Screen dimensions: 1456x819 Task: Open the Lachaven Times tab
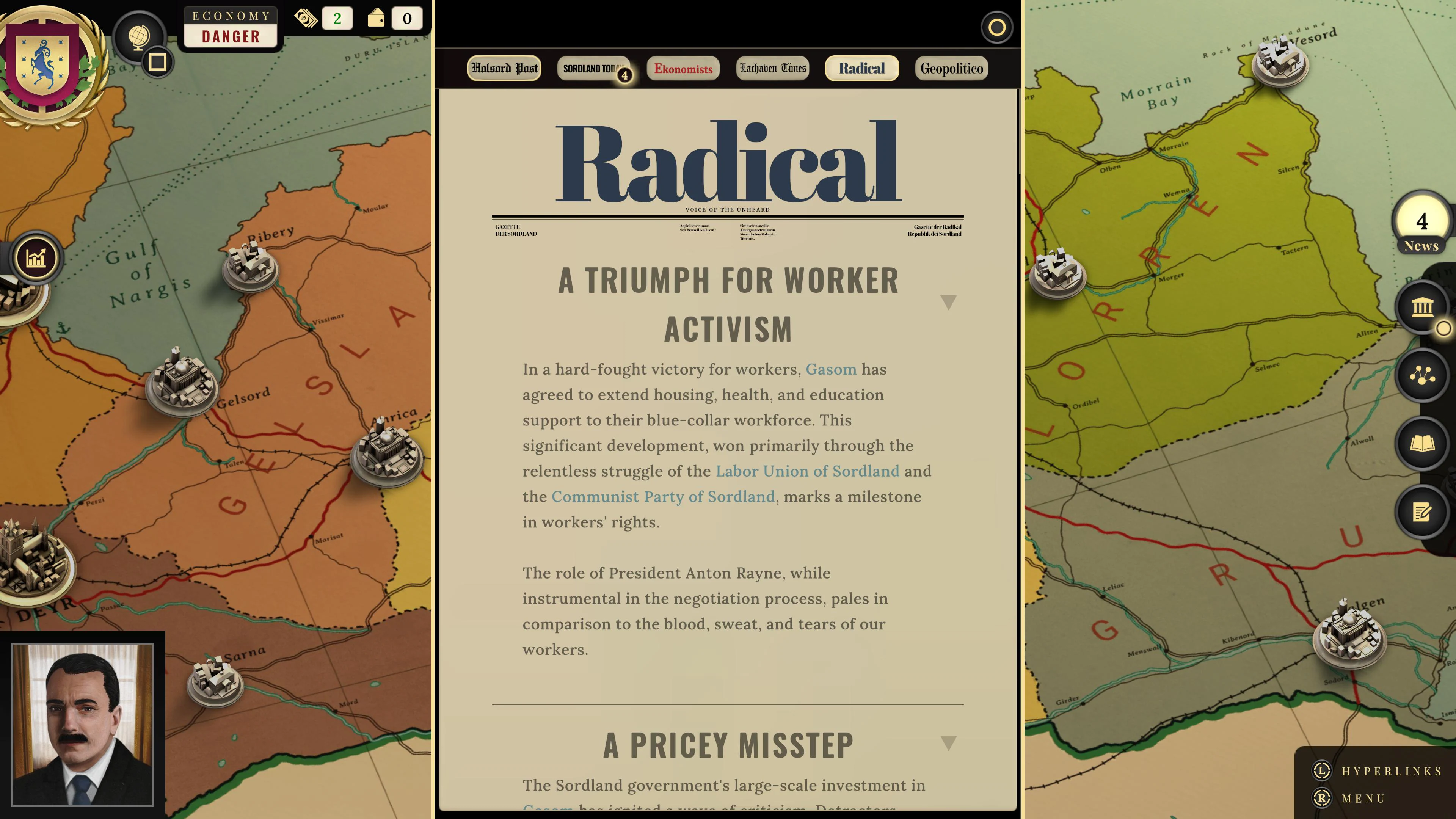point(773,68)
